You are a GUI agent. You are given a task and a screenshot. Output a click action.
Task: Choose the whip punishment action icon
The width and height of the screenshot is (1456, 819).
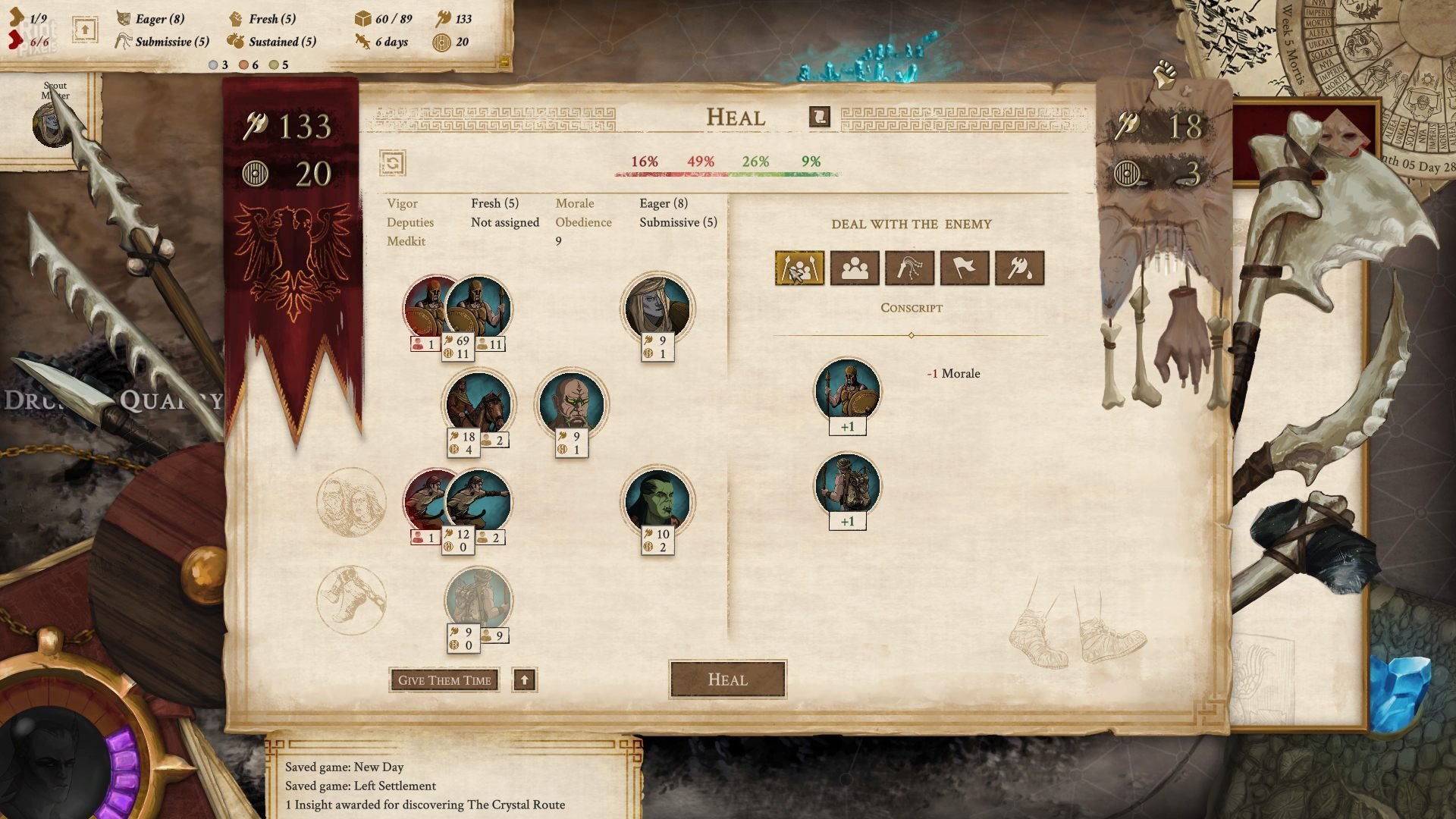tap(910, 268)
